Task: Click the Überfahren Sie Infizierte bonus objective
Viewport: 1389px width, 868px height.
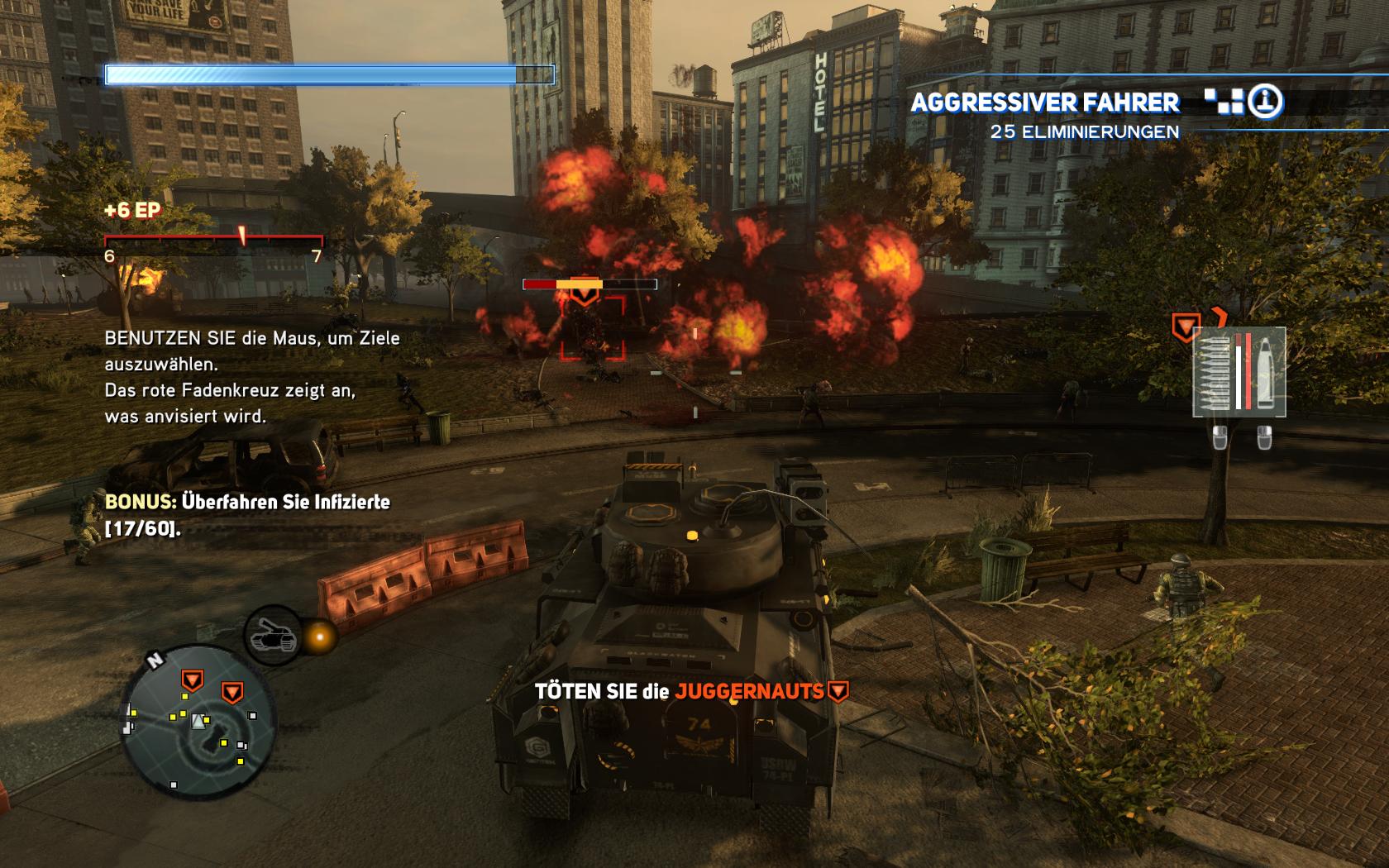Action: 247,514
